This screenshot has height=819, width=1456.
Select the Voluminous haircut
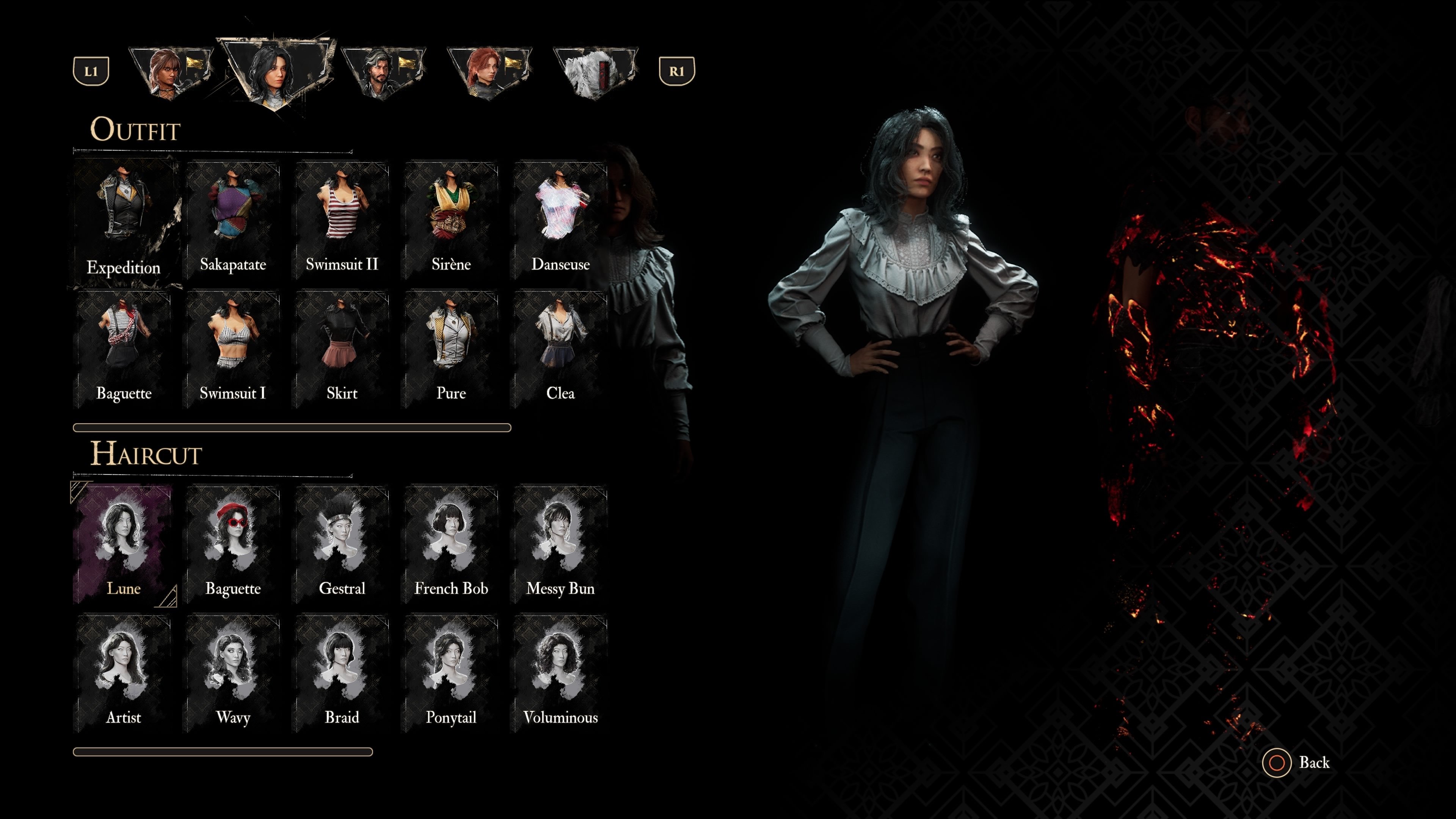560,673
